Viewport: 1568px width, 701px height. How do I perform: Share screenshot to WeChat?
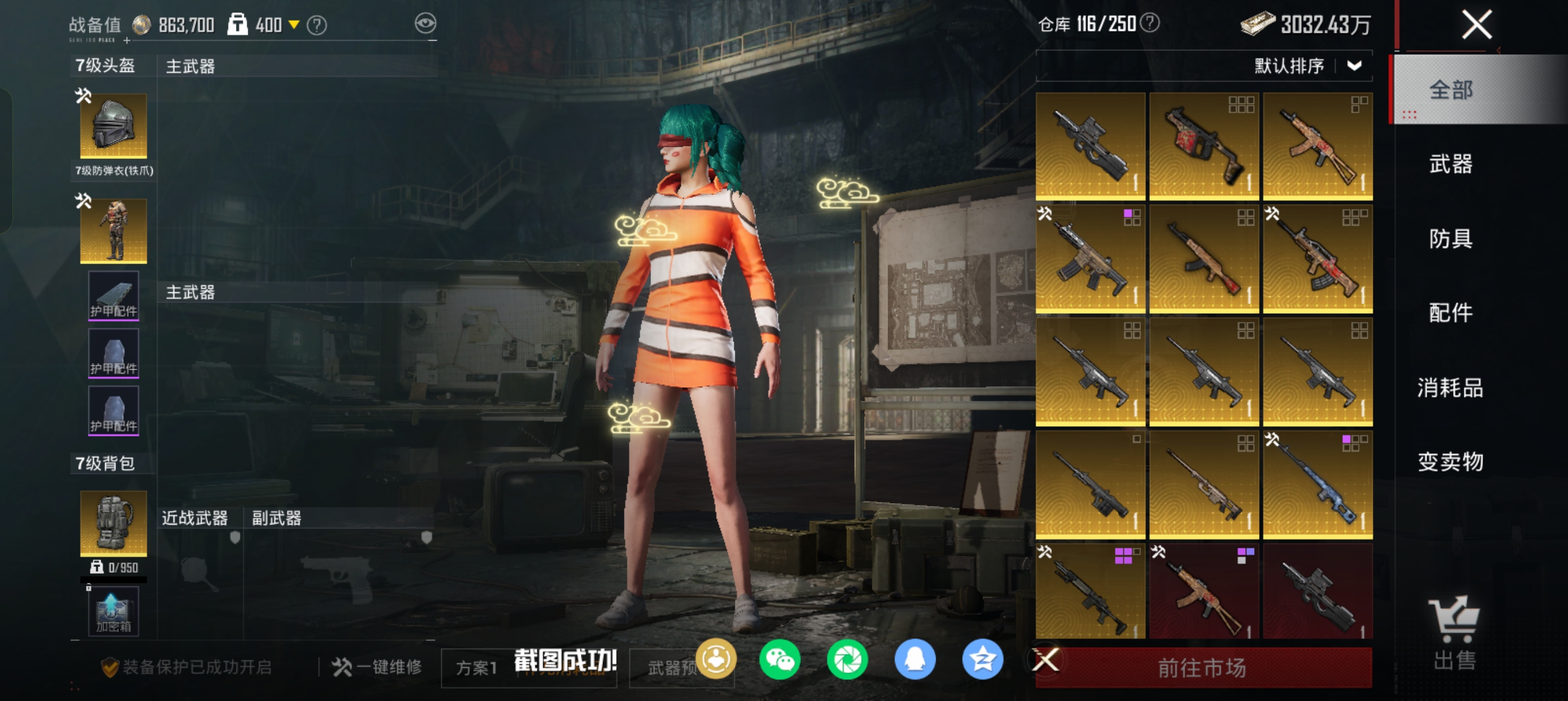pos(779,660)
